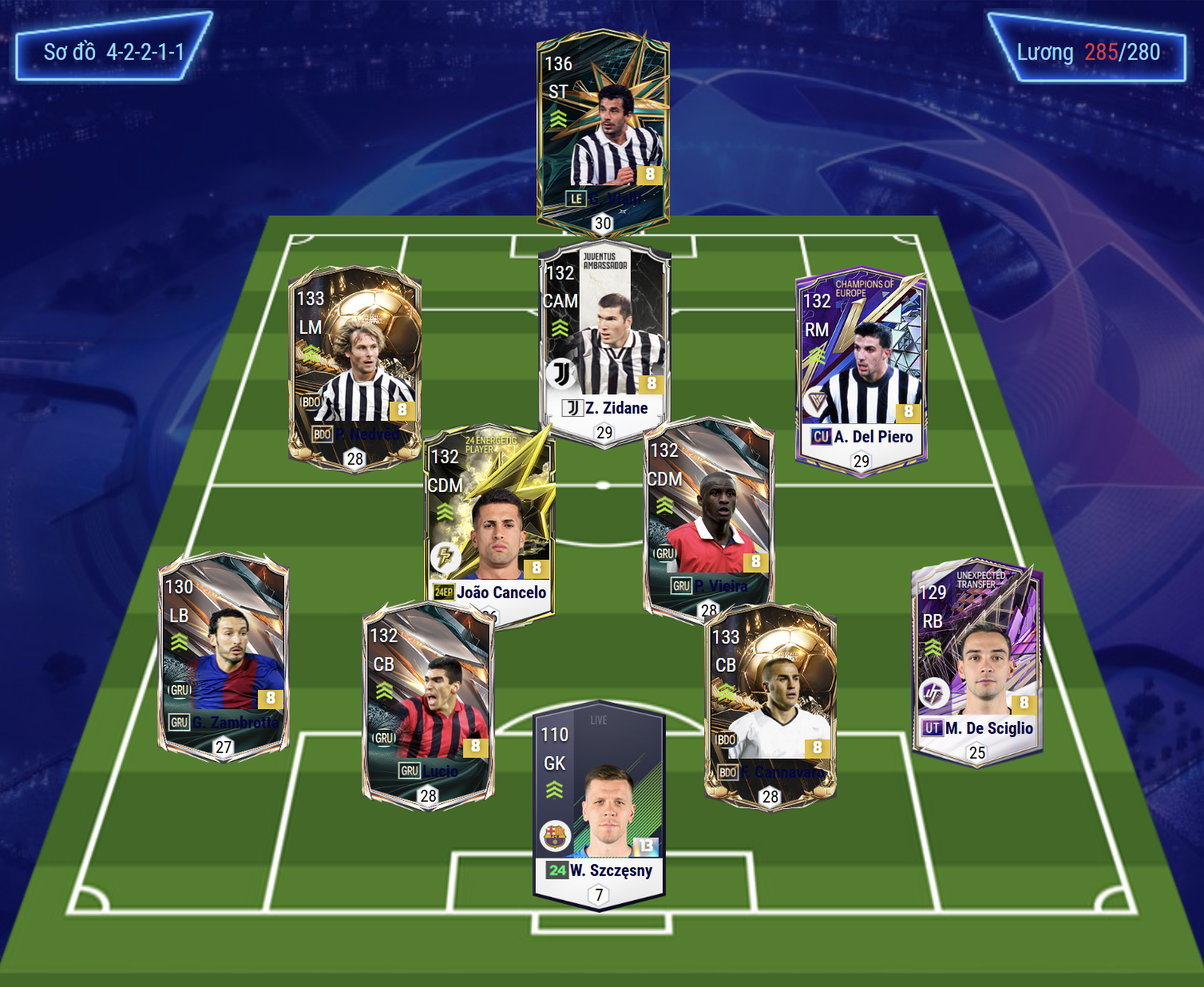Choose Z. Zidane's CAM card

pyautogui.click(x=604, y=343)
